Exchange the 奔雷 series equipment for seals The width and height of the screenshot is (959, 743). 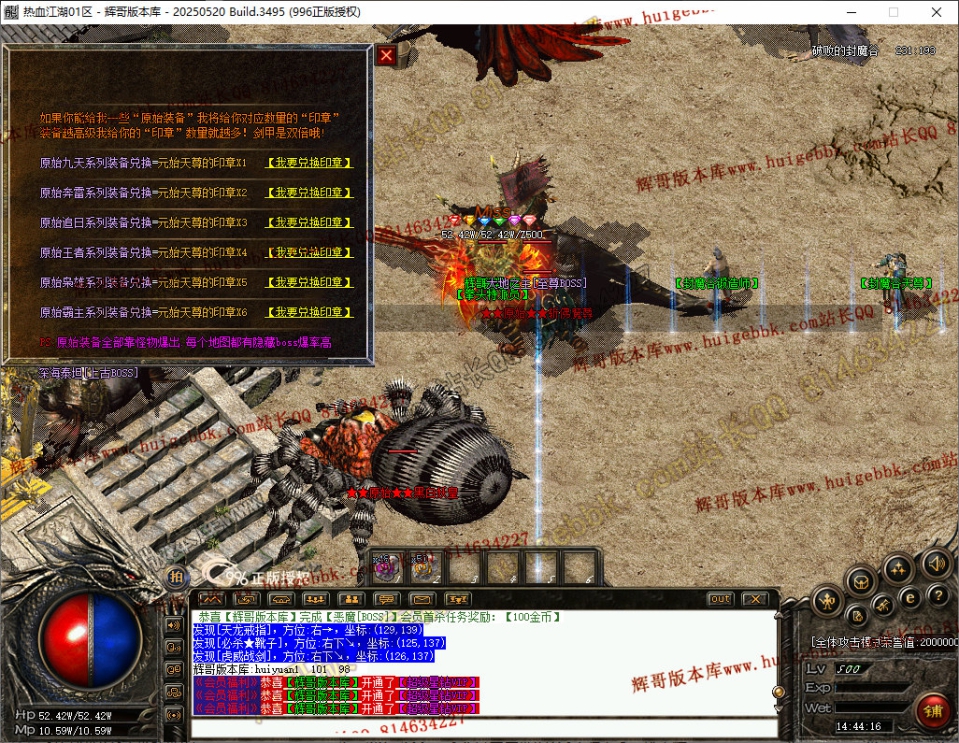[x=309, y=193]
